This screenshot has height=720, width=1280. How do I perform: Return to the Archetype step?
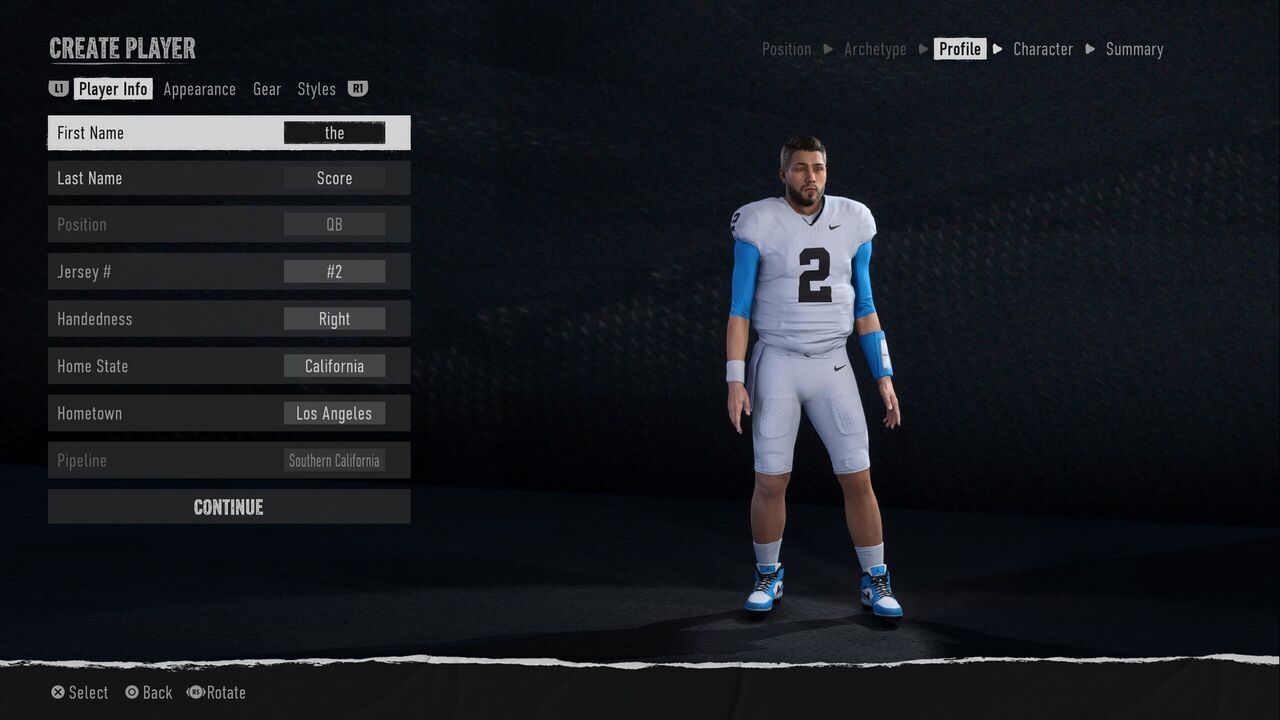point(875,49)
